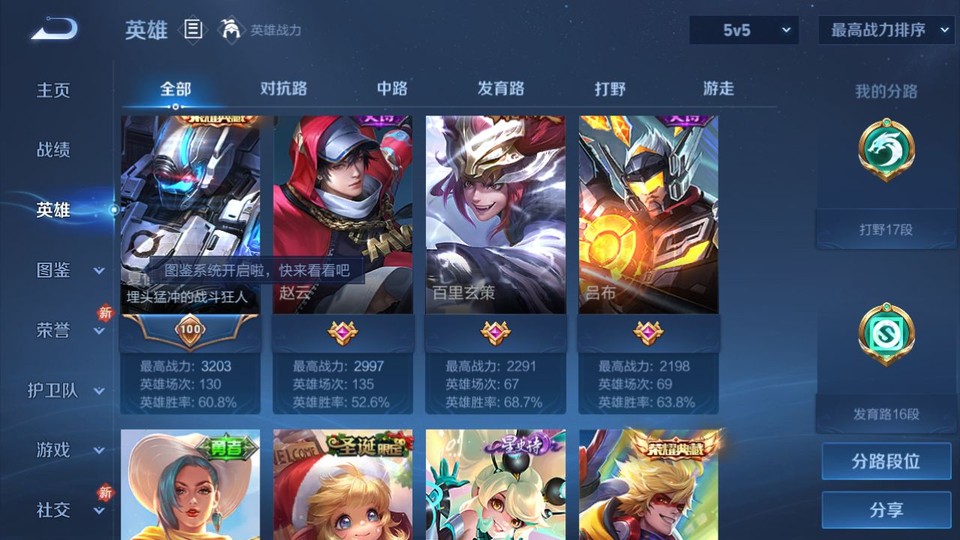Click the 分路段位 button
Viewport: 960px width, 540px height.
[x=886, y=462]
